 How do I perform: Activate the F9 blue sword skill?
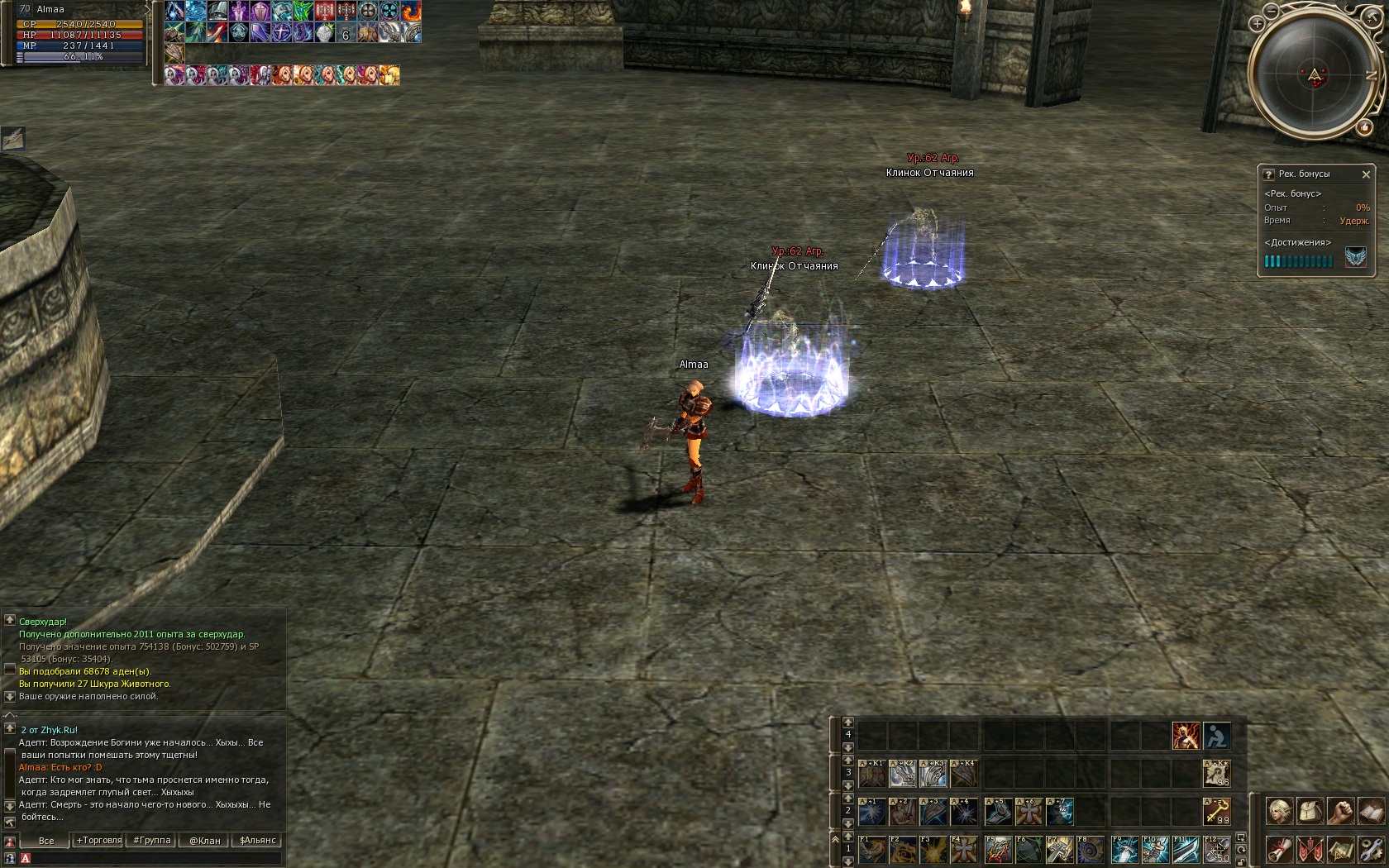tap(1124, 850)
